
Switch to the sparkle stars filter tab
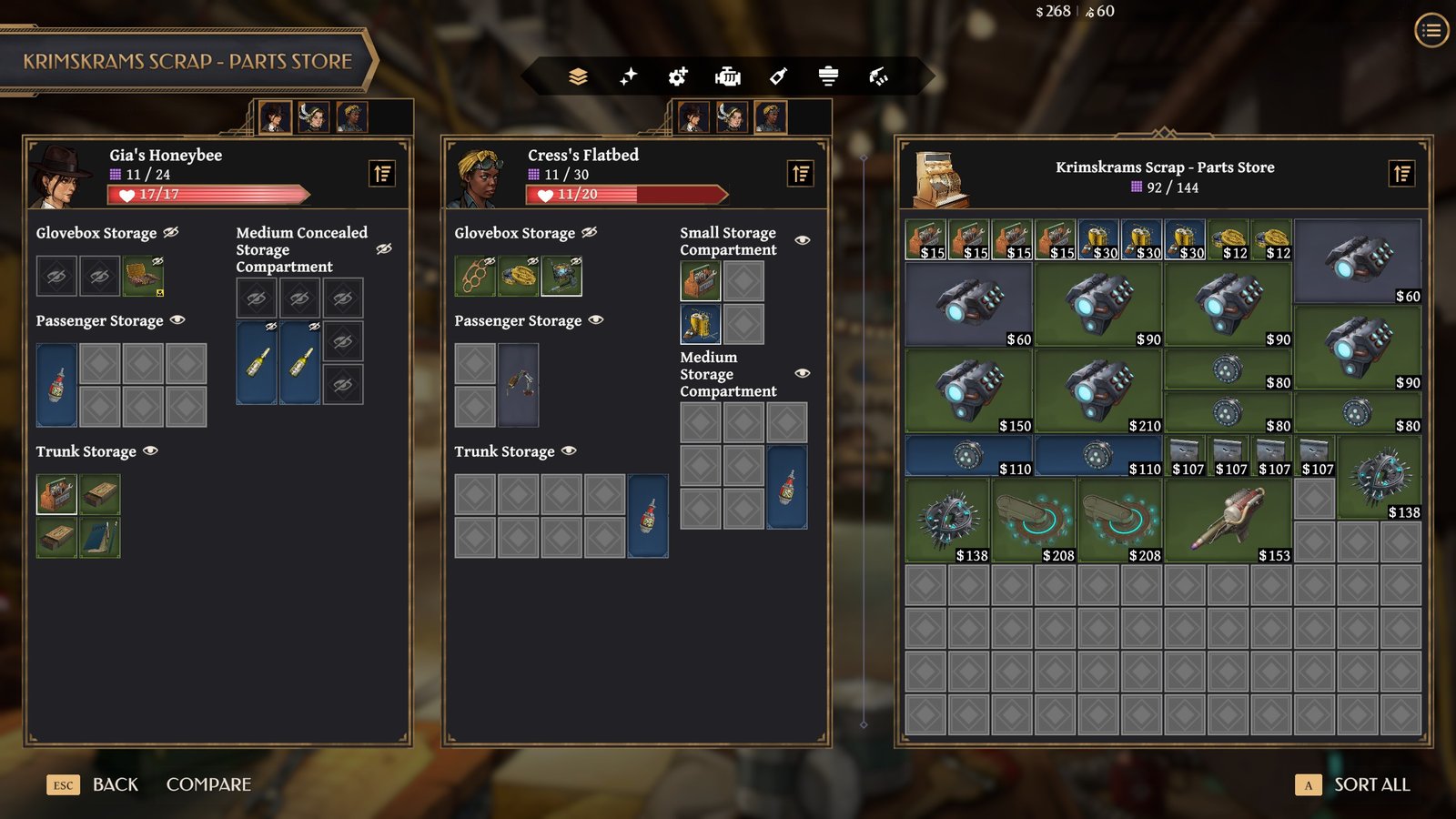[628, 76]
